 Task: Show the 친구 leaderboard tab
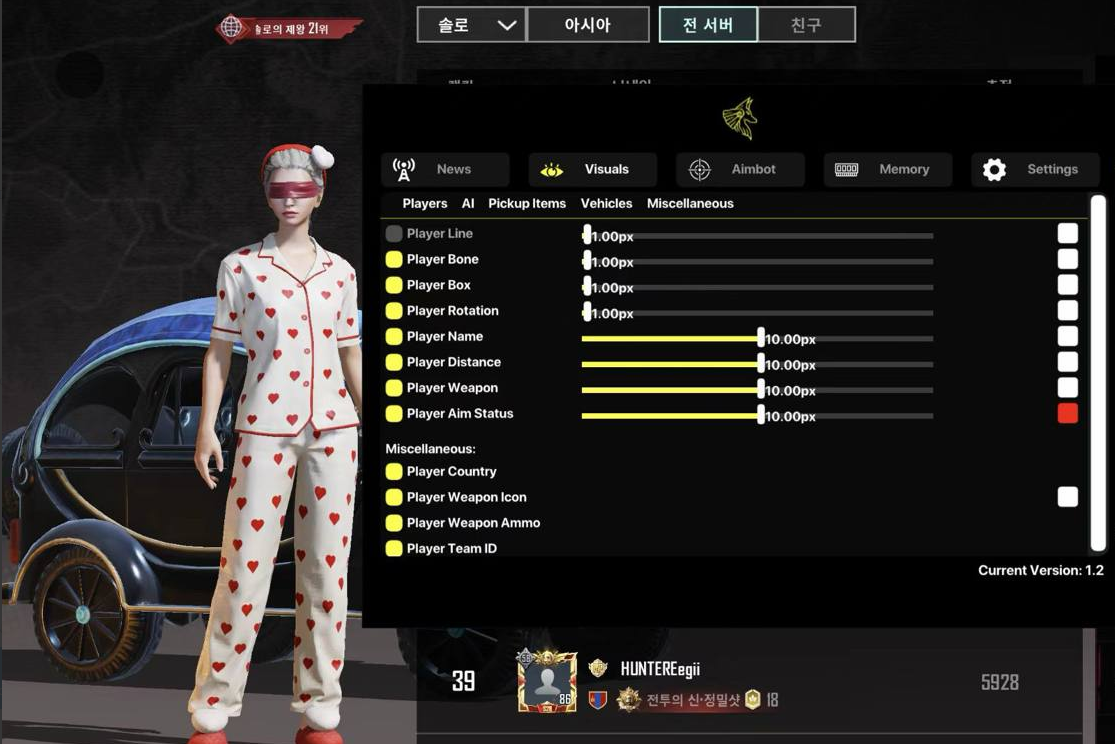[806, 25]
